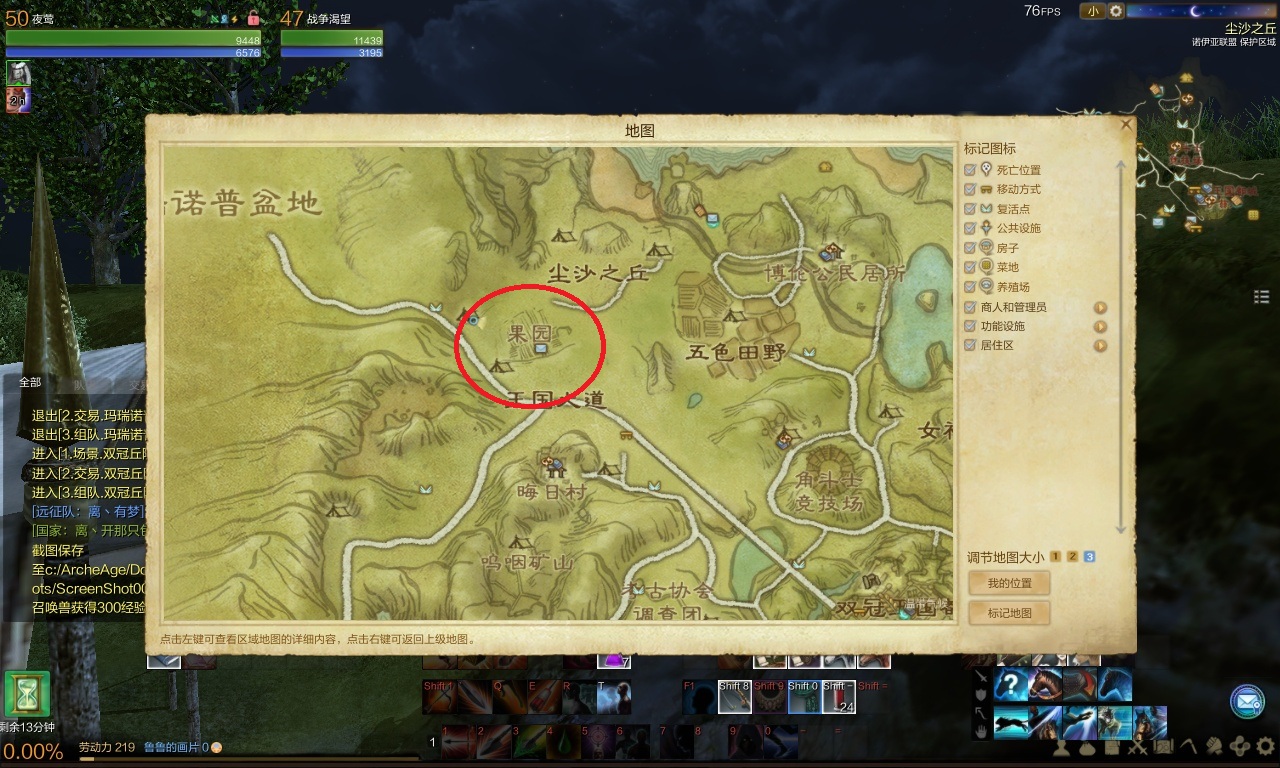This screenshot has height=768, width=1280.
Task: Toggle the 菜地 marker checkbox
Action: (x=970, y=267)
